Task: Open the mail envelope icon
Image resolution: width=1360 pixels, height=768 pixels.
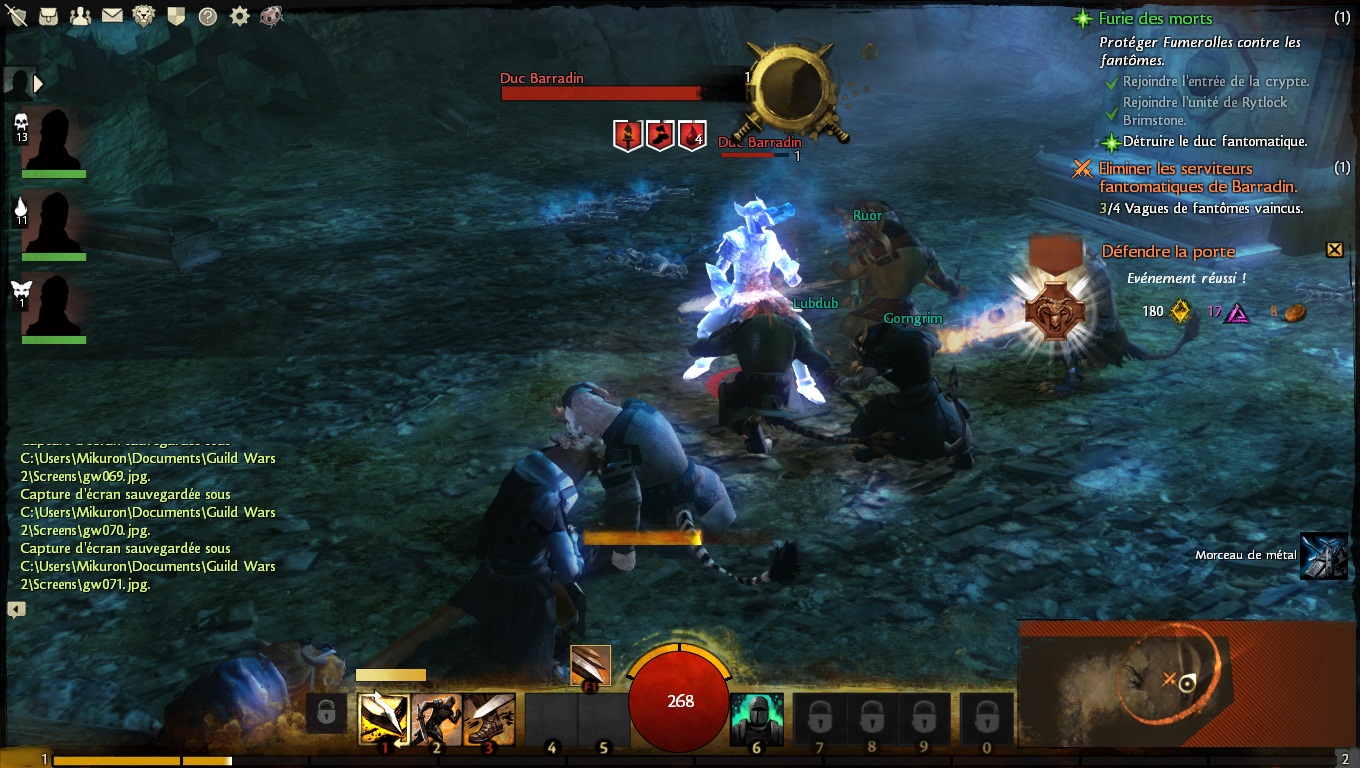Action: [112, 16]
